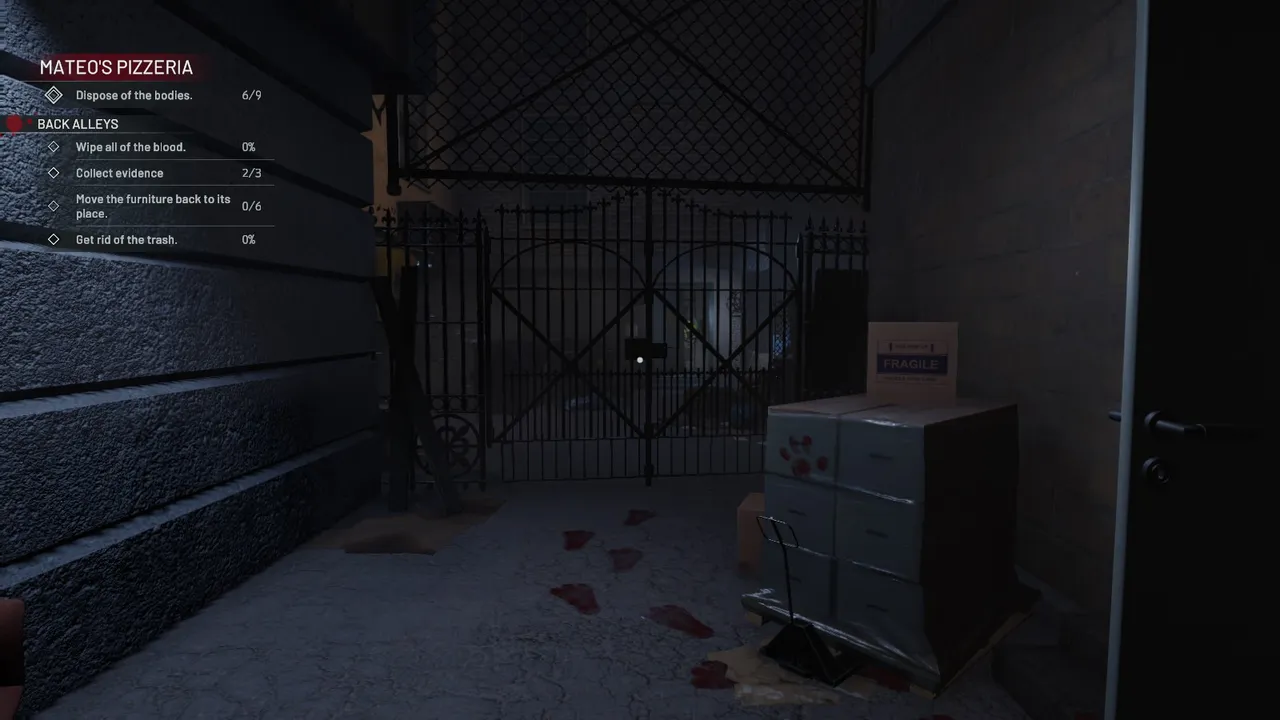The width and height of the screenshot is (1280, 720).
Task: Click the 0% blood progress indicator
Action: pos(248,147)
